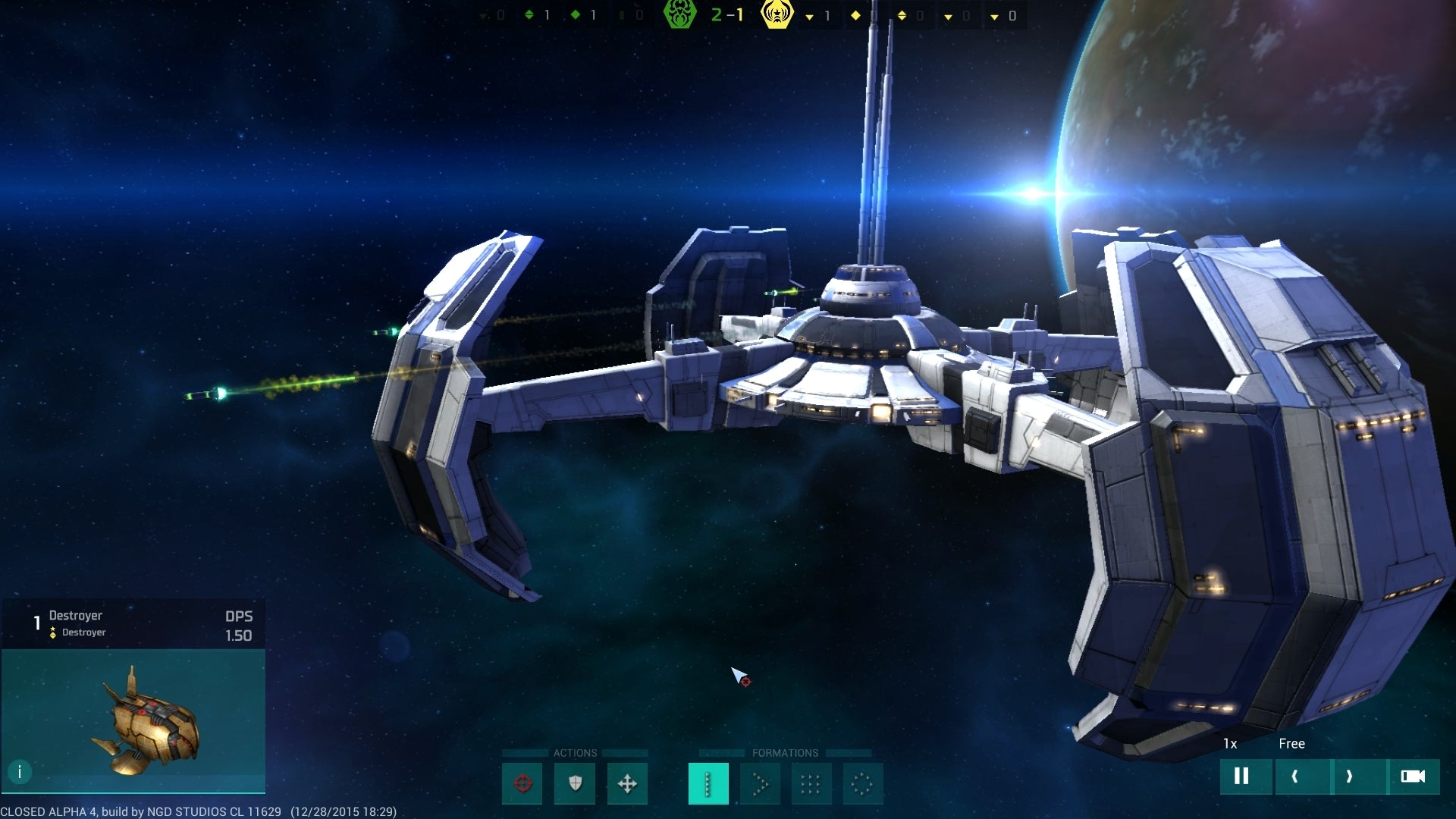
Task: Select the attack target action
Action: click(x=522, y=783)
